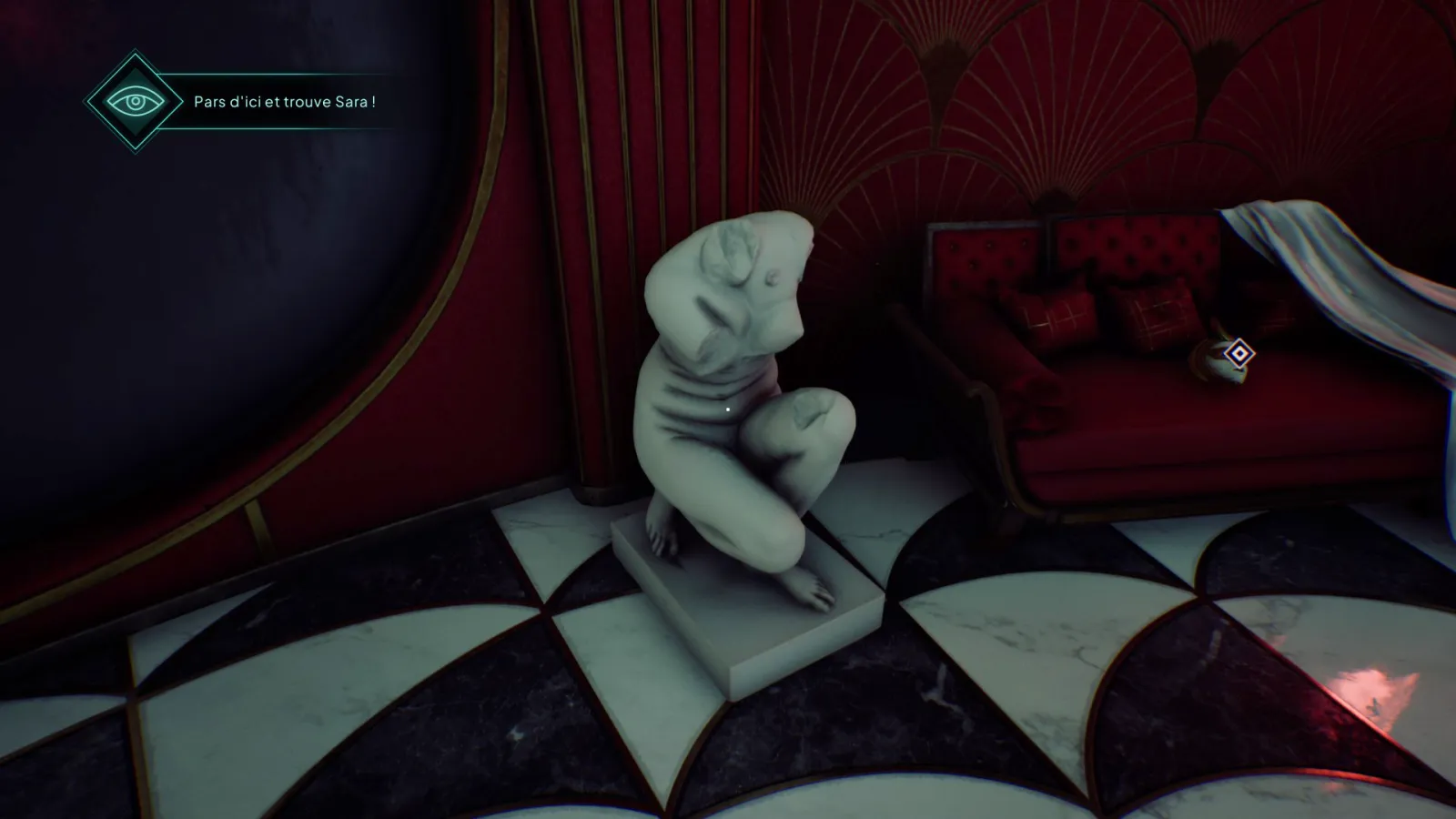Click the objective text 'Pars d'ici et trouve Sara !'
Screen dimensions: 1456x819
pos(287,102)
